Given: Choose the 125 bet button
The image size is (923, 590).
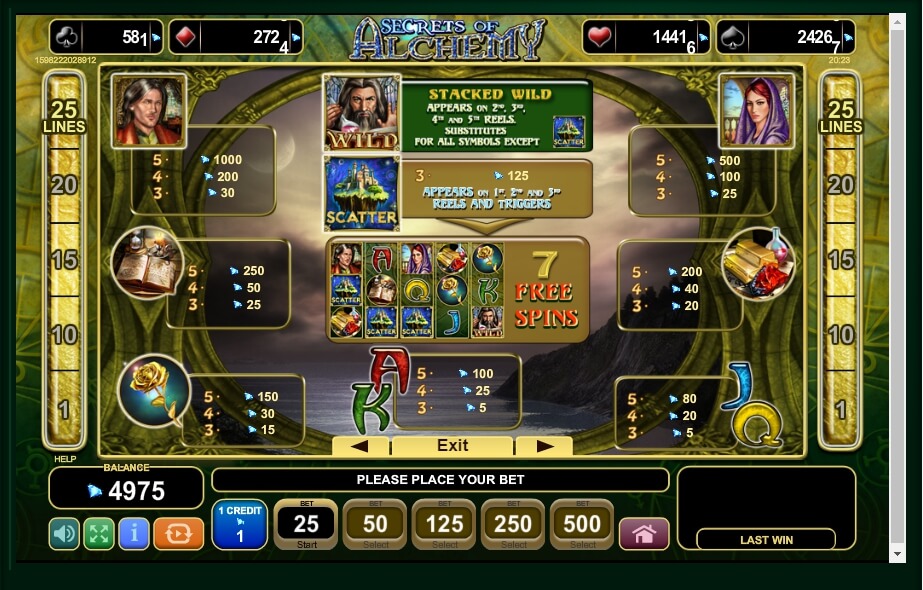Looking at the screenshot, I should pyautogui.click(x=444, y=525).
